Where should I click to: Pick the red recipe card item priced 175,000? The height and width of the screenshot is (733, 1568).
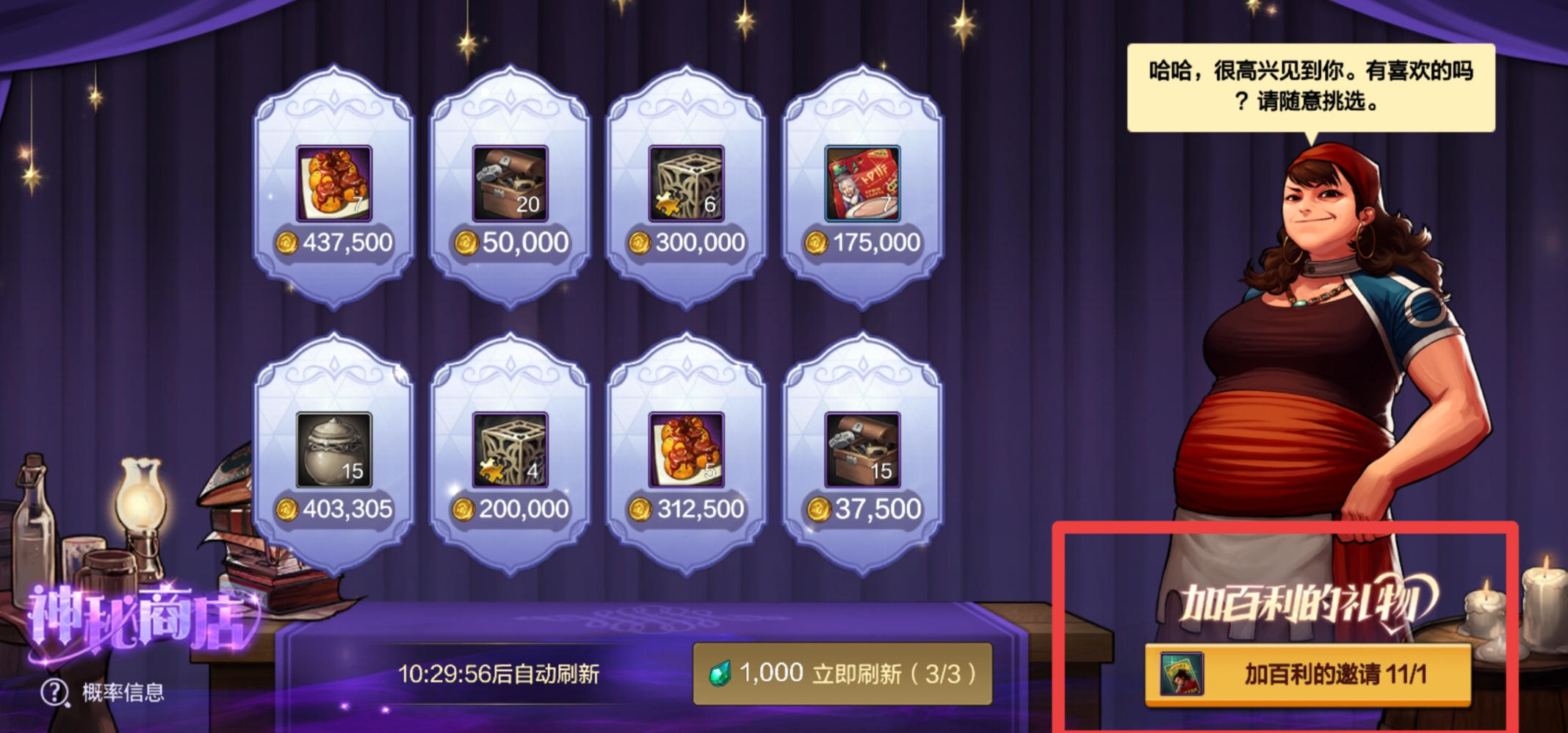click(861, 184)
